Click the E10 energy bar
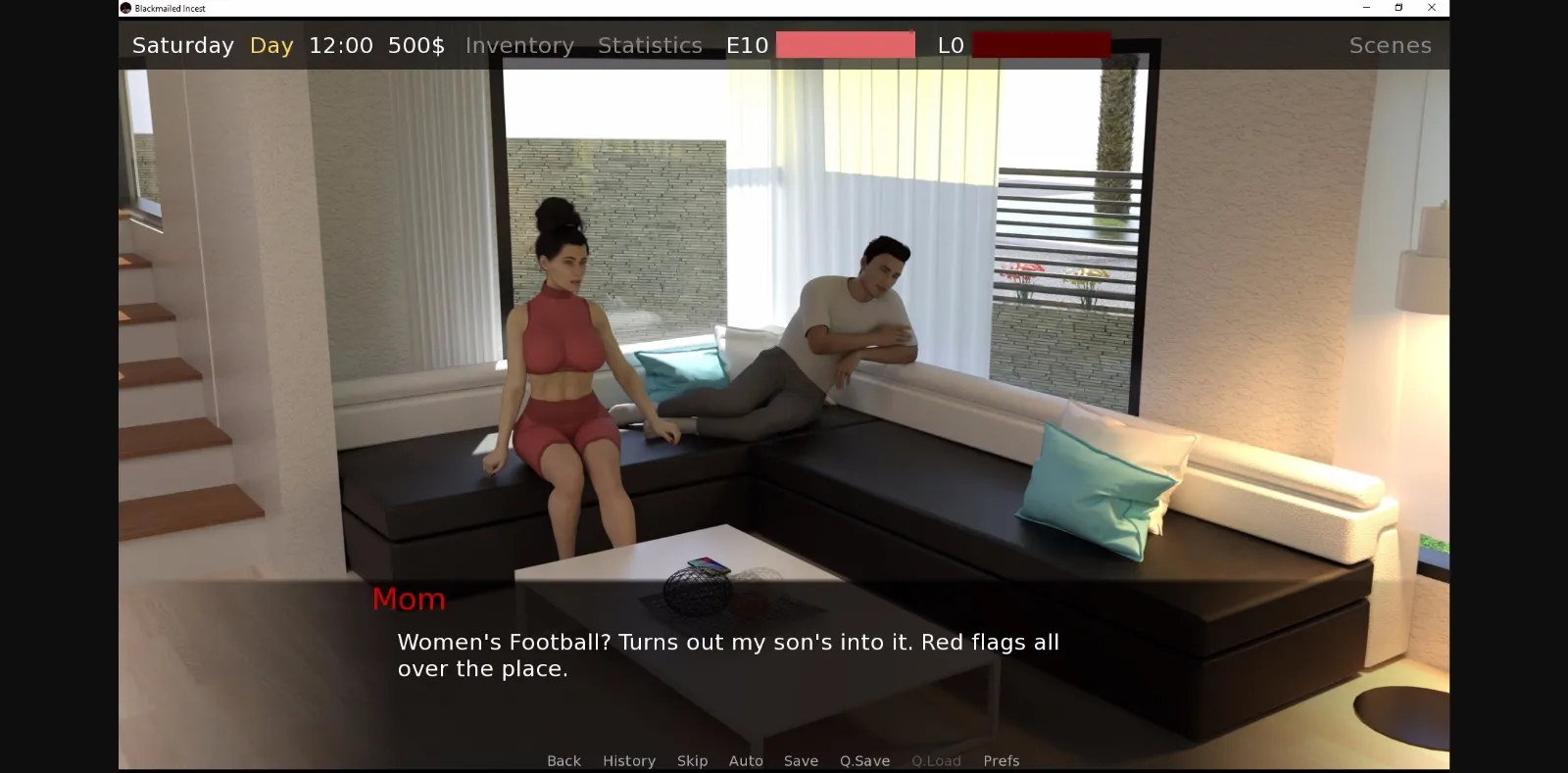This screenshot has height=773, width=1568. (845, 44)
